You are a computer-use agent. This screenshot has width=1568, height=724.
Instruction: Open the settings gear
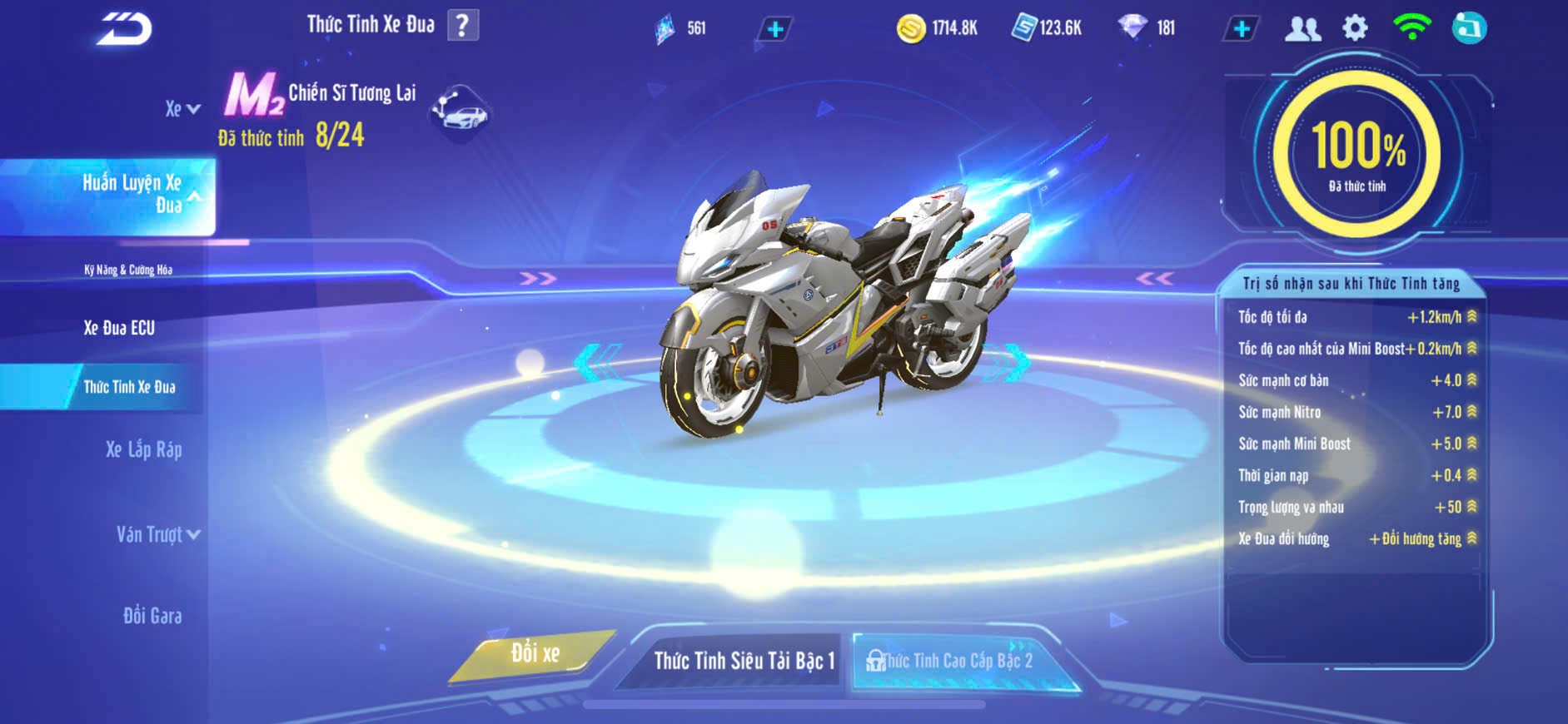coord(1355,28)
